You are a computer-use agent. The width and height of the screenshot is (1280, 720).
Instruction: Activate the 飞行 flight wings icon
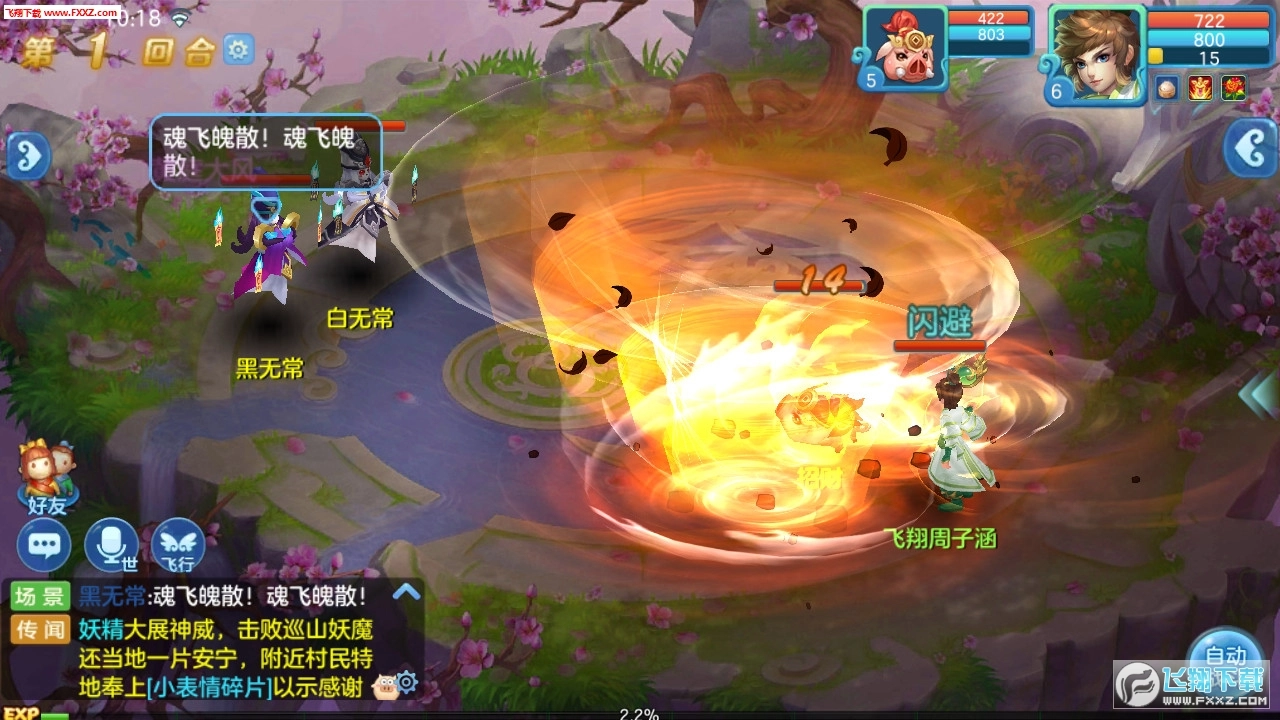(176, 544)
